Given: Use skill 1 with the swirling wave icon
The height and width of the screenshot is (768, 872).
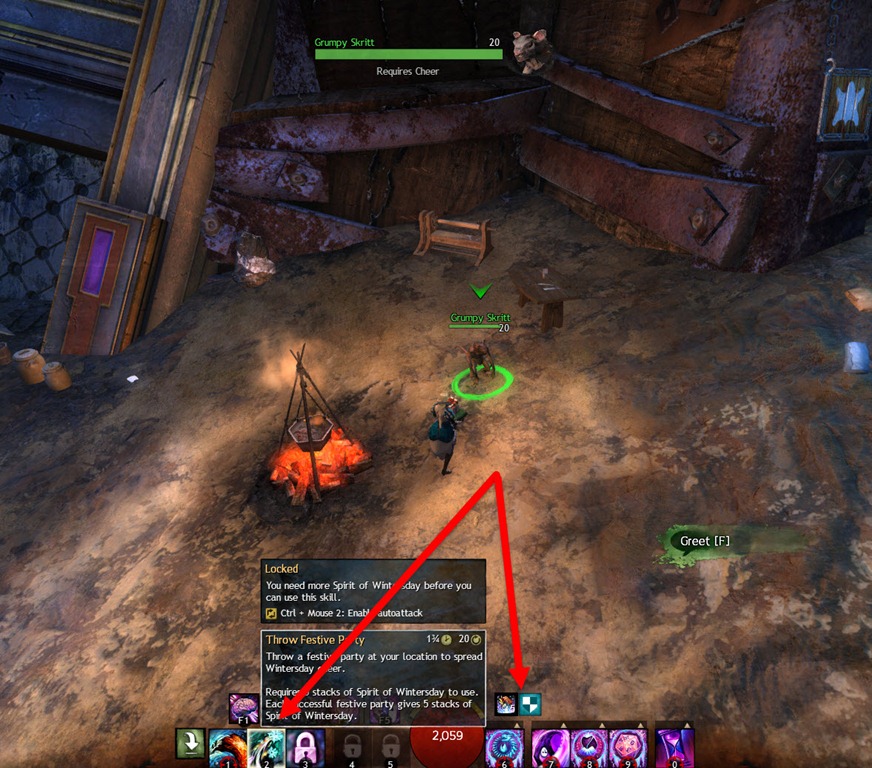Looking at the screenshot, I should 226,747.
